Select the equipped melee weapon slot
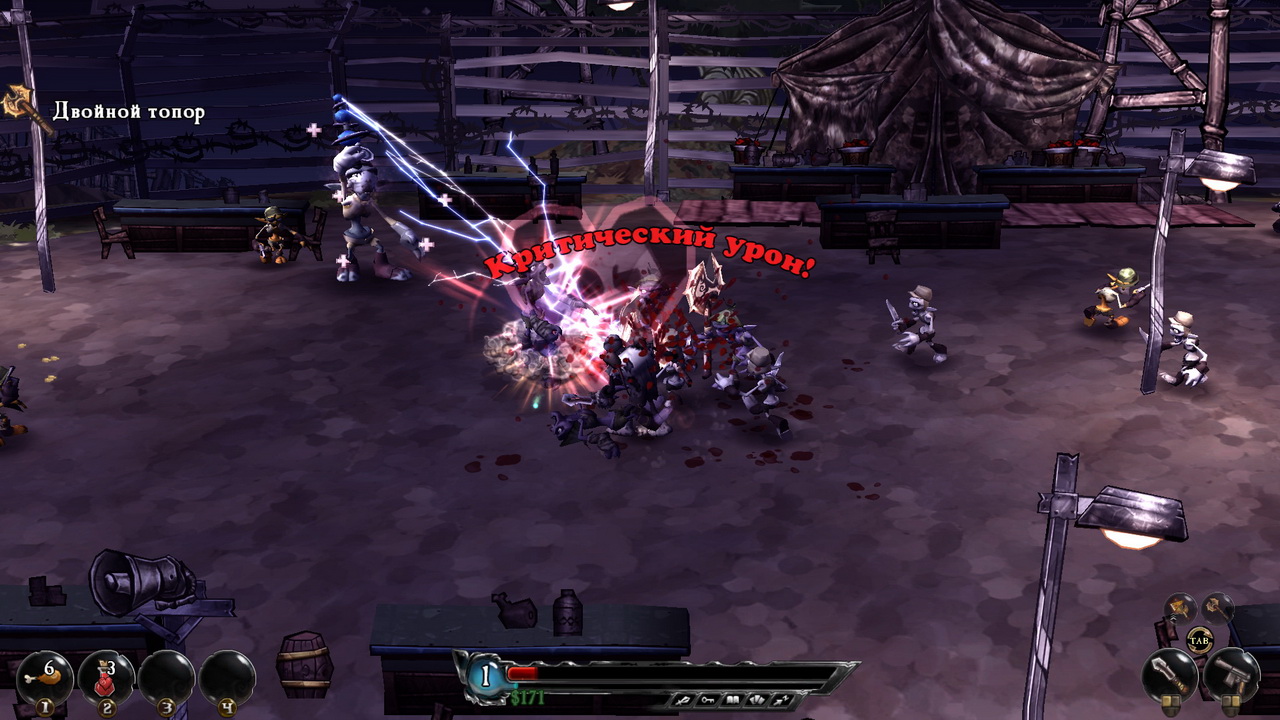The height and width of the screenshot is (720, 1280). click(x=1169, y=674)
